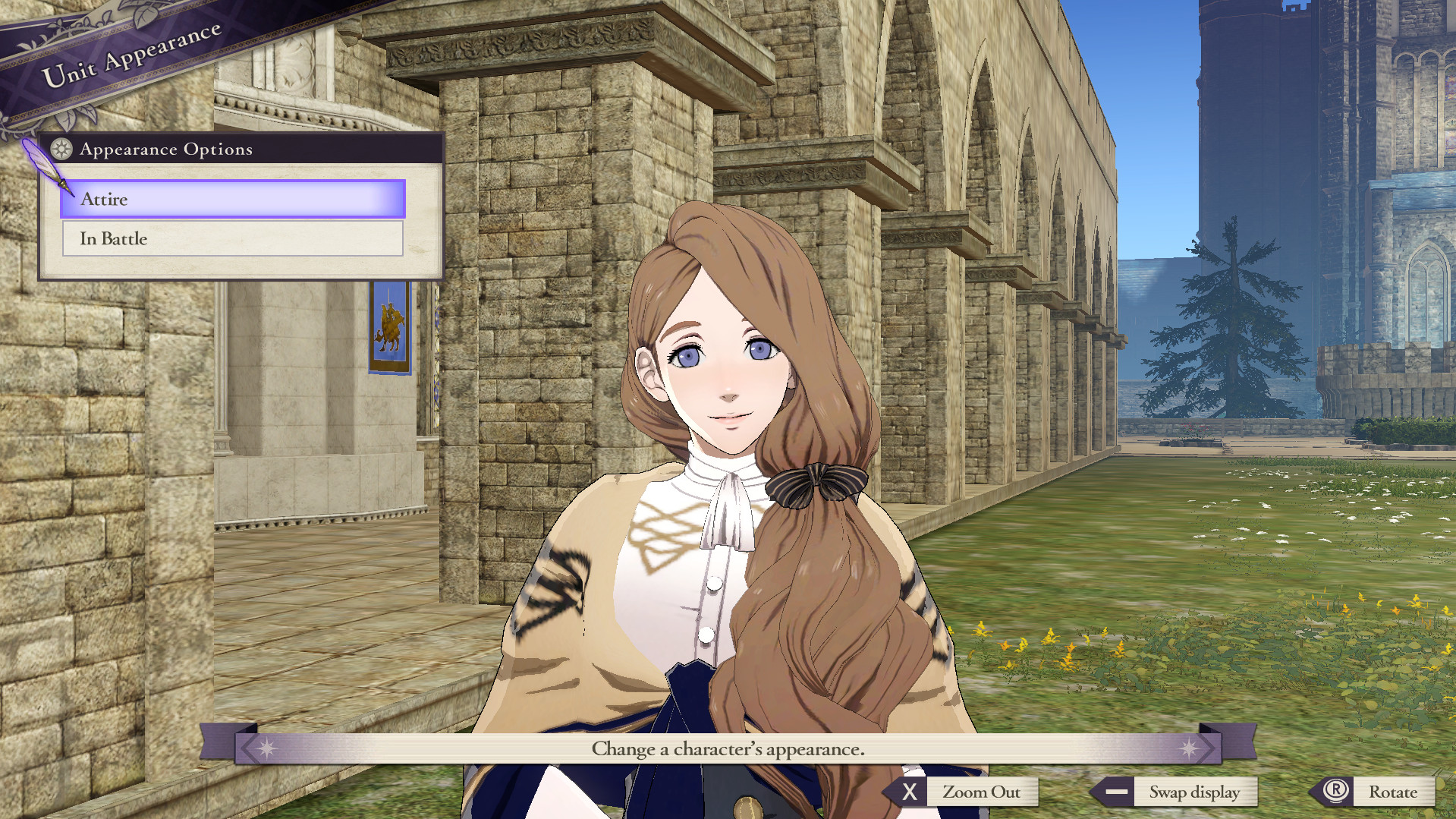1456x819 pixels.
Task: Click the Zoom Out button
Action: (x=982, y=792)
